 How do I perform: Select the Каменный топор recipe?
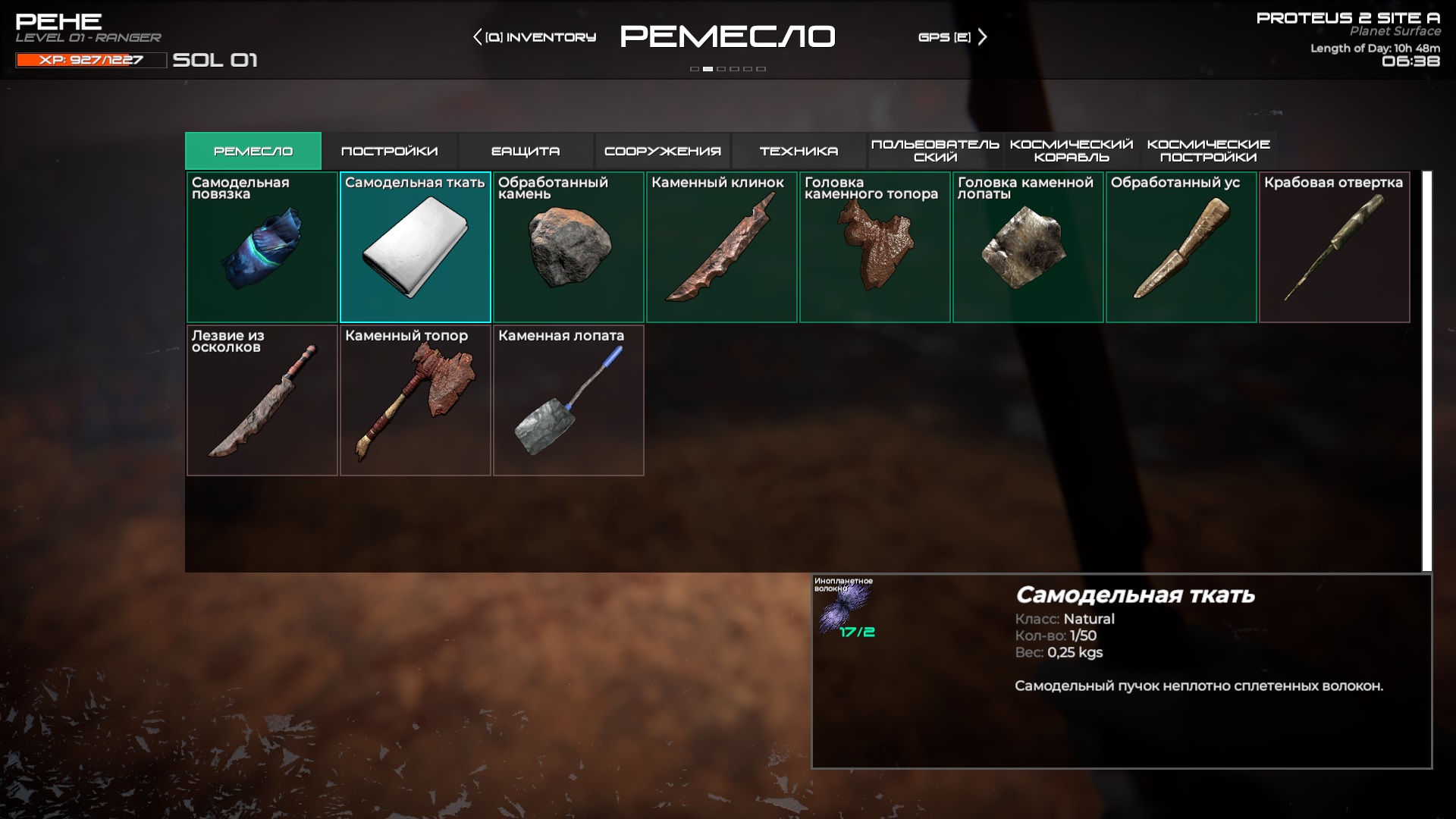click(x=416, y=400)
